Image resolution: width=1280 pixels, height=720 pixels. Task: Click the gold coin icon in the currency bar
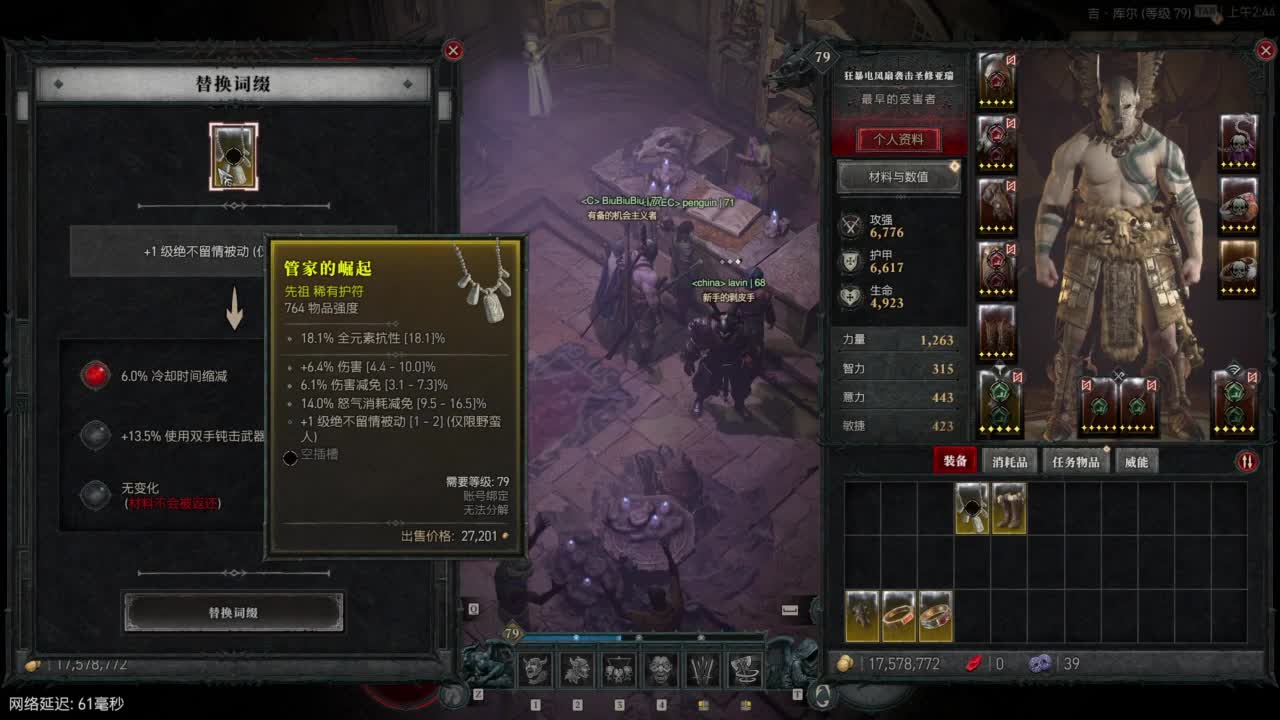(843, 663)
